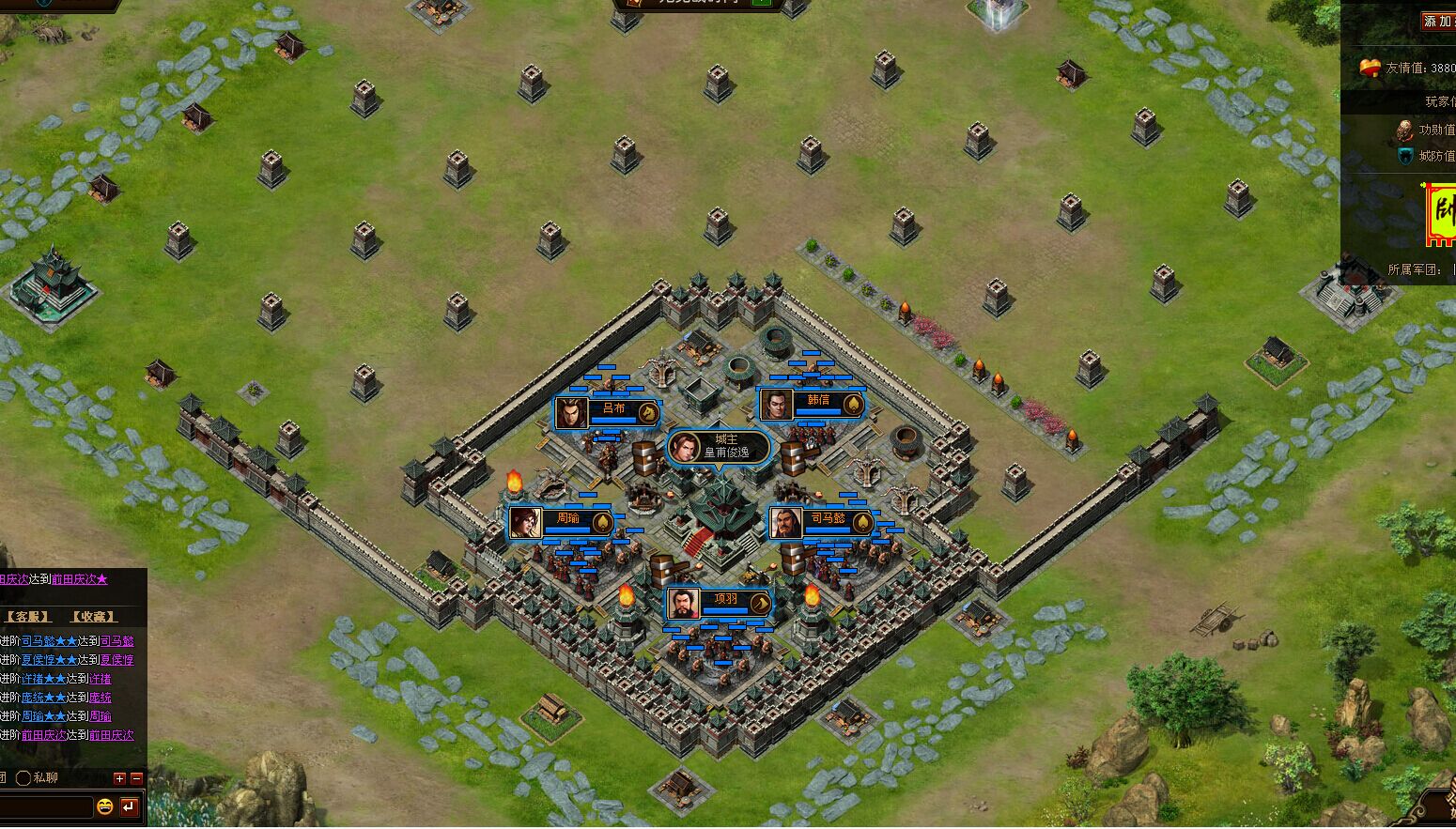This screenshot has width=1456, height=829.
Task: Select the 吕布 general nameplate
Action: 607,411
